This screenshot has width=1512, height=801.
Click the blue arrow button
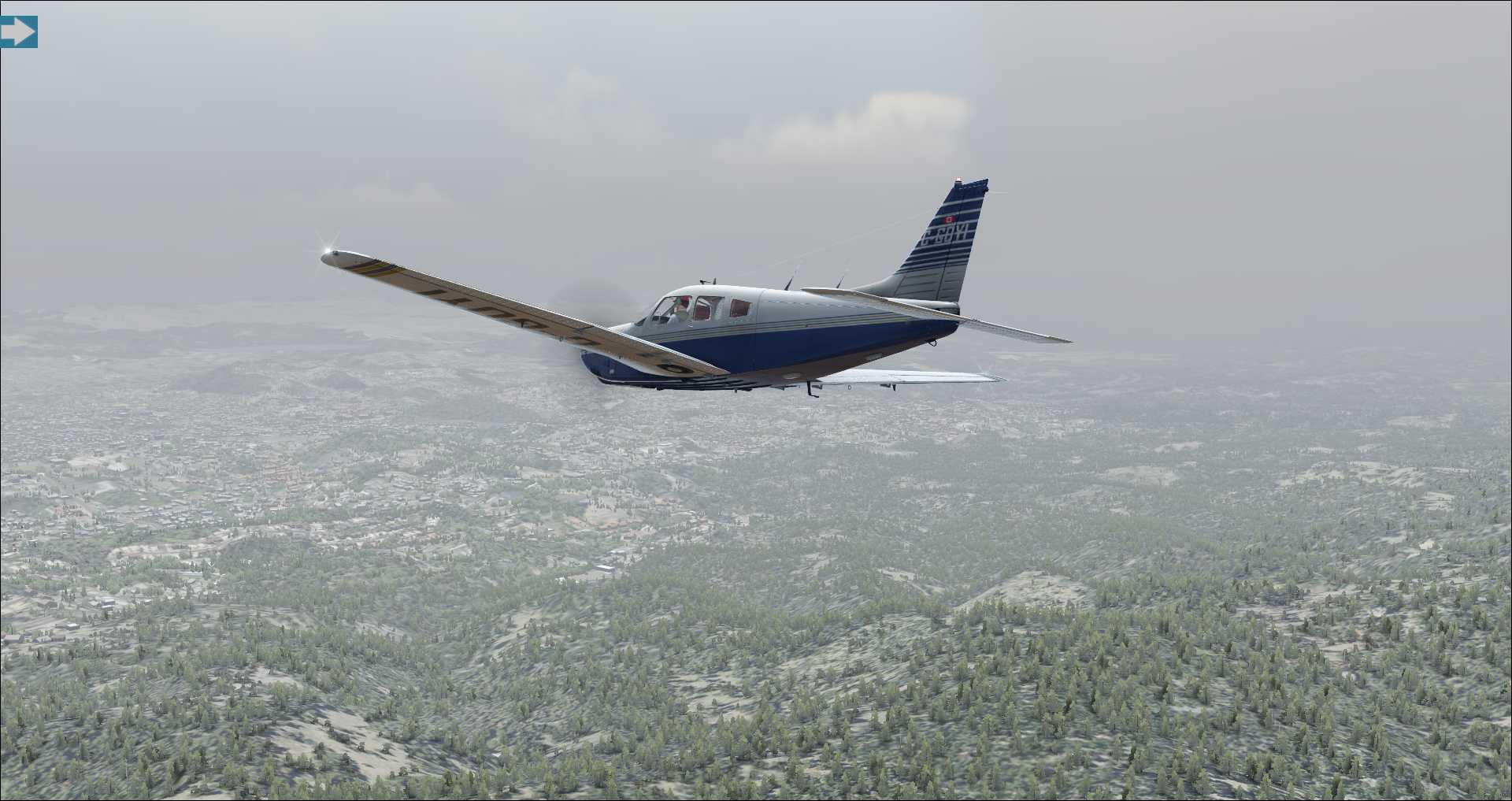(x=18, y=32)
